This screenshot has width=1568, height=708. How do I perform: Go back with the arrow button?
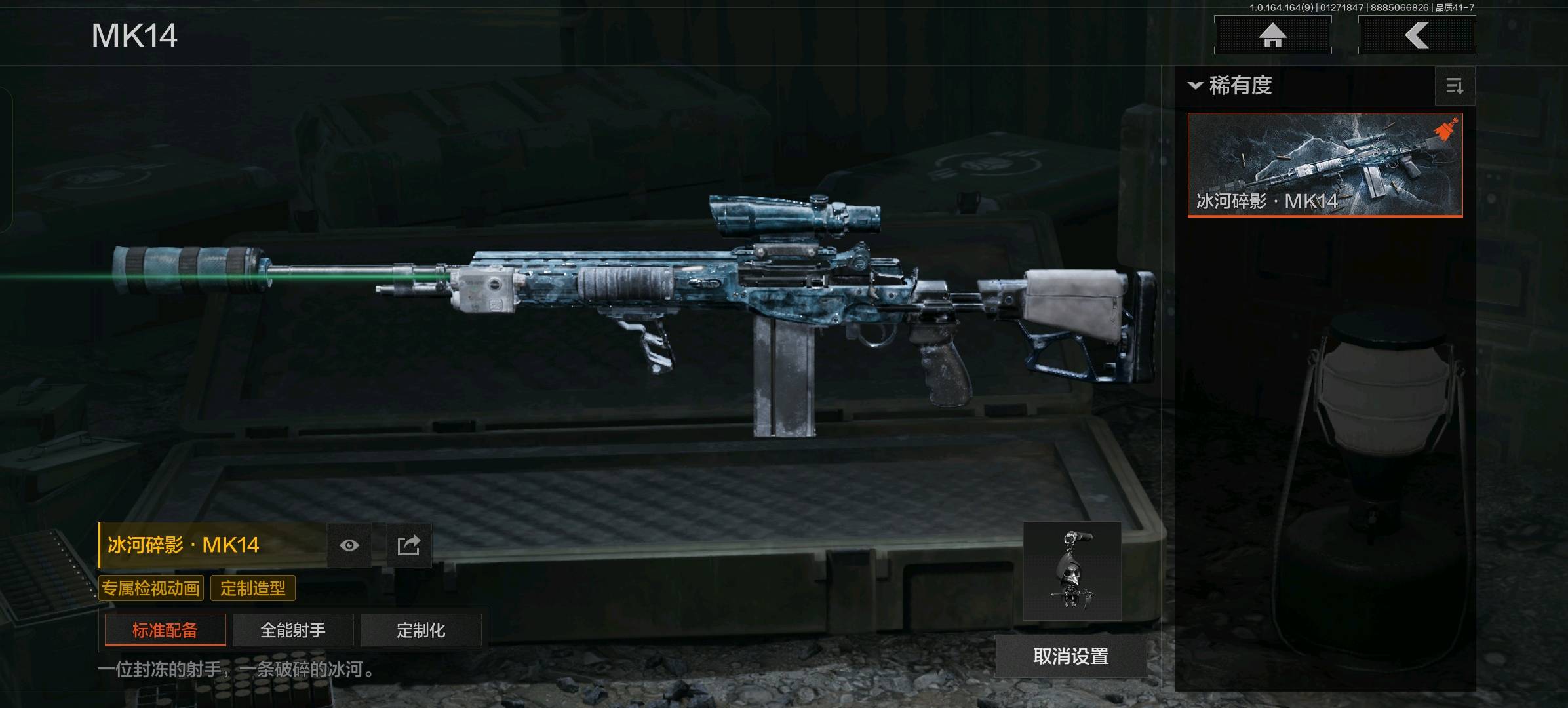1417,35
